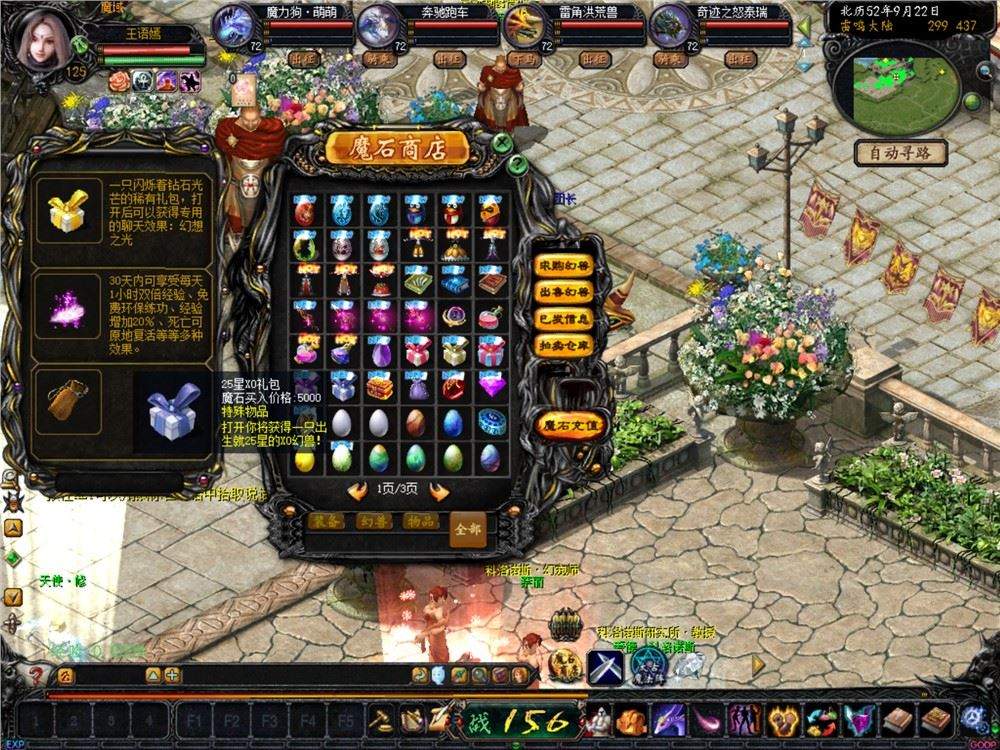This screenshot has height=750, width=1000.
Task: Go to the previous shop page arrow
Action: coord(357,491)
